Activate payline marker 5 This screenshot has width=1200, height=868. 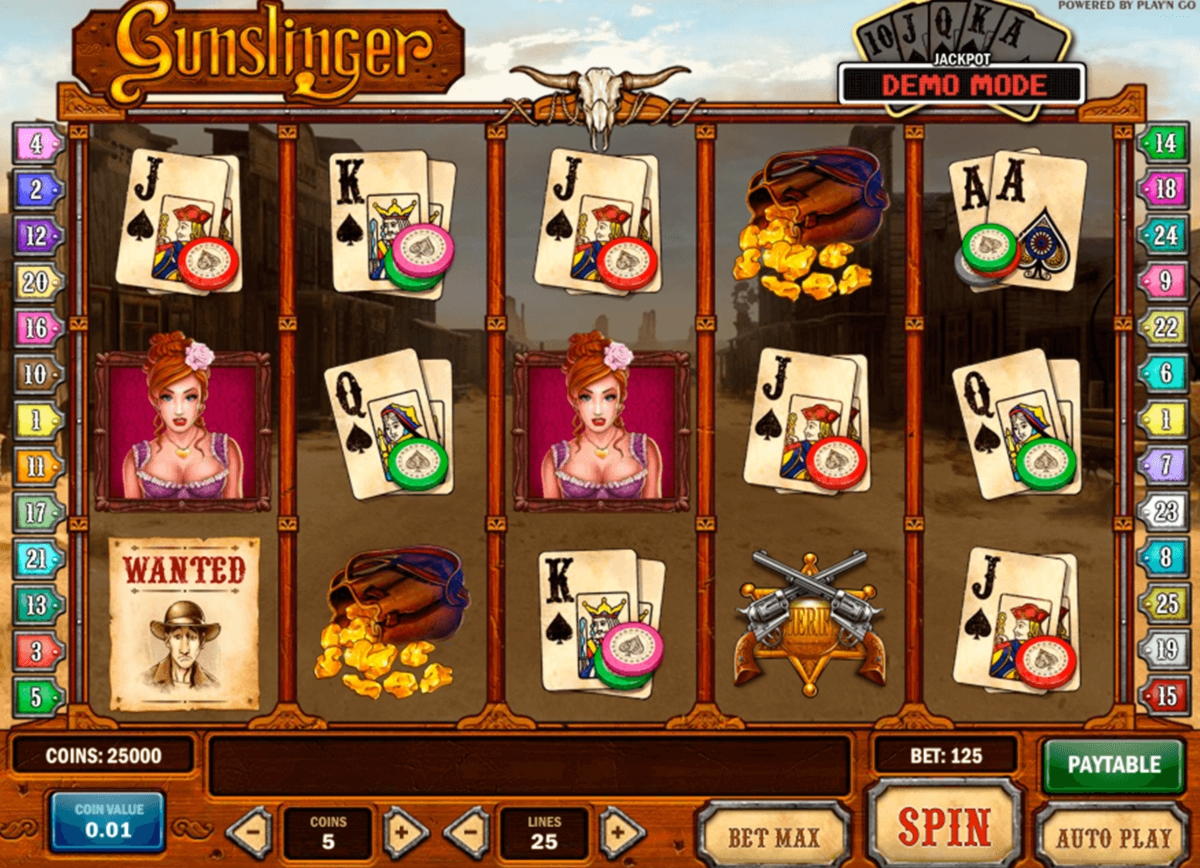[37, 696]
